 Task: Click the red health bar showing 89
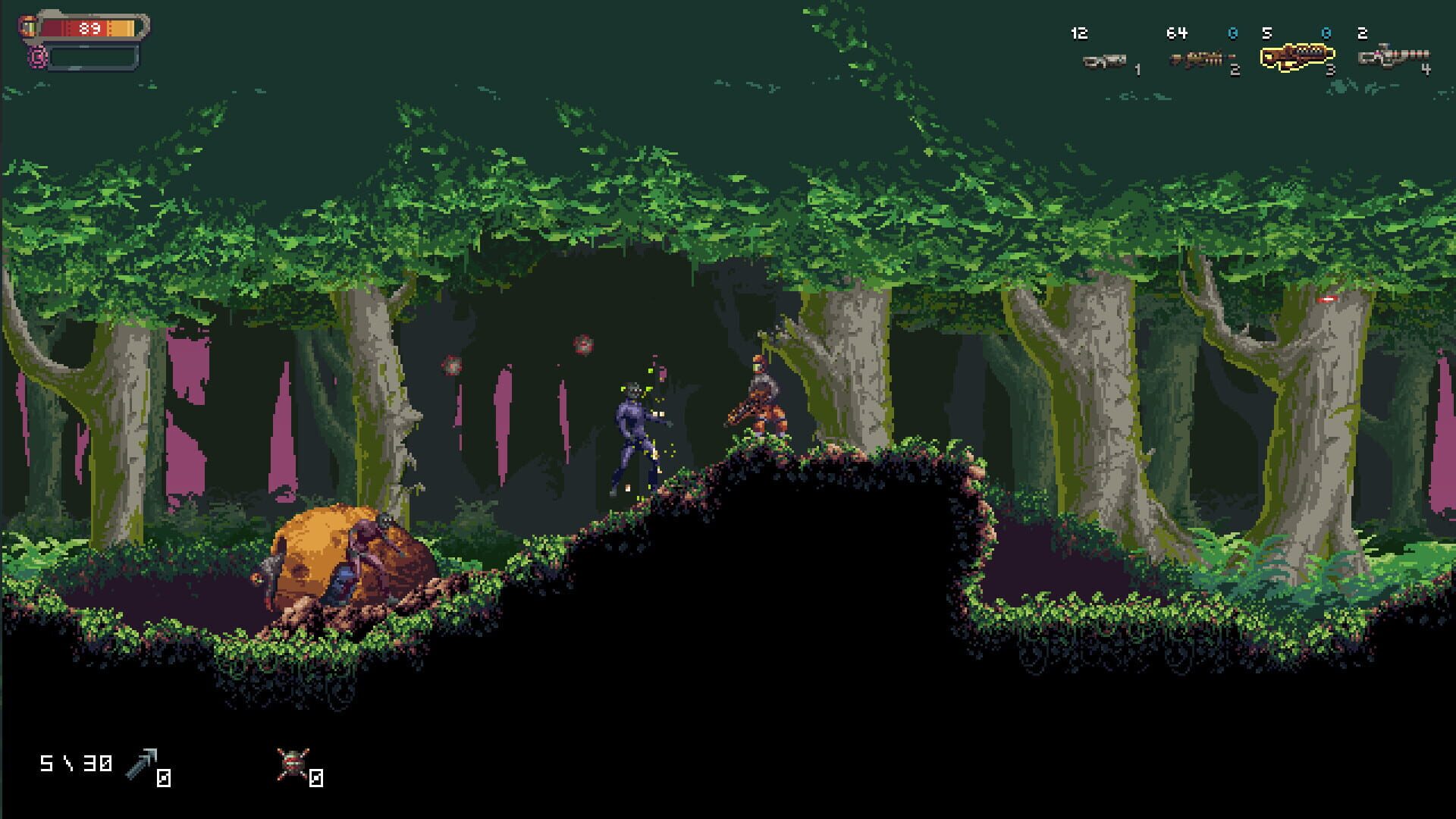point(87,27)
